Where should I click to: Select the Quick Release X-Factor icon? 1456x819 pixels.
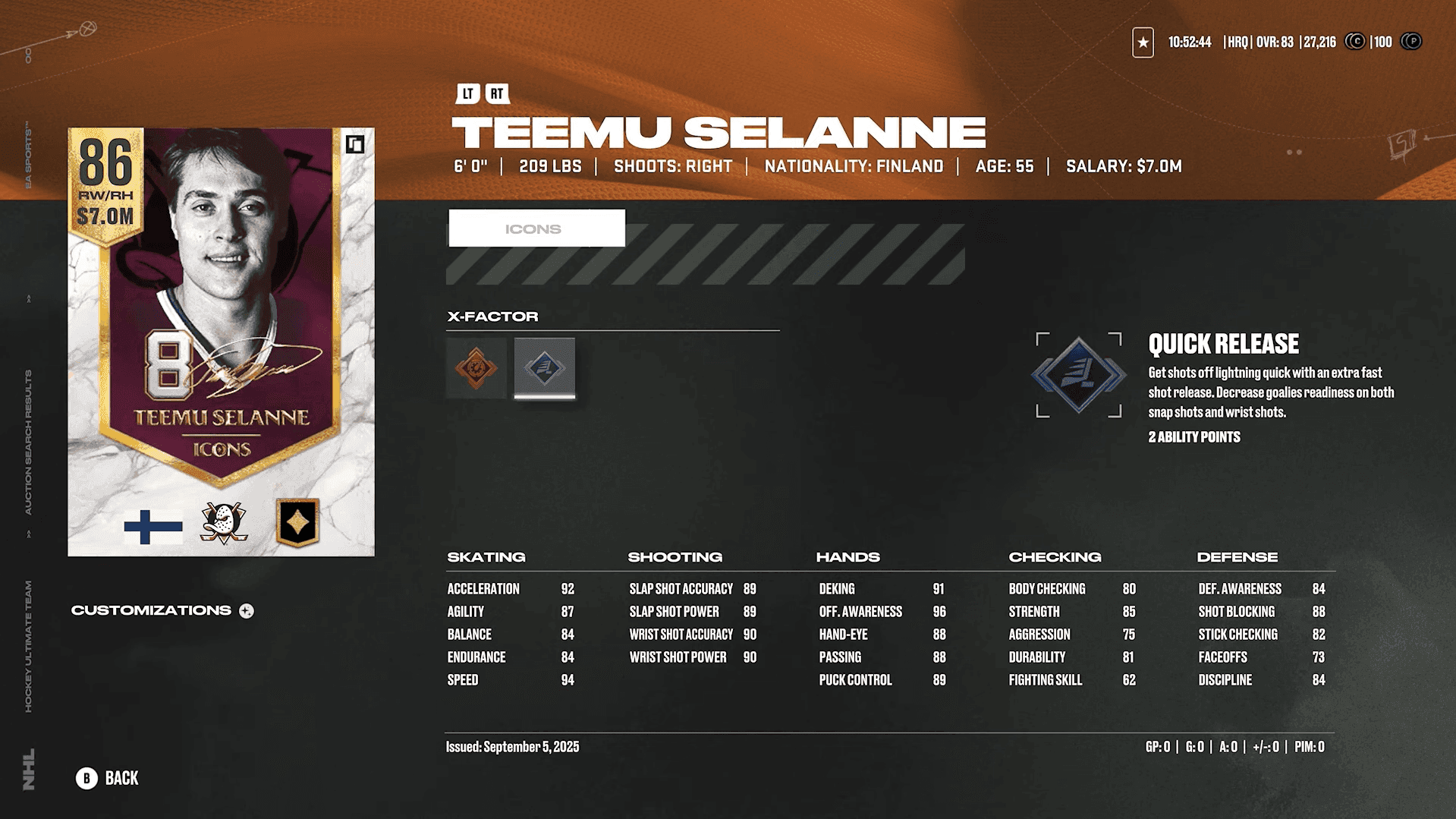click(545, 368)
